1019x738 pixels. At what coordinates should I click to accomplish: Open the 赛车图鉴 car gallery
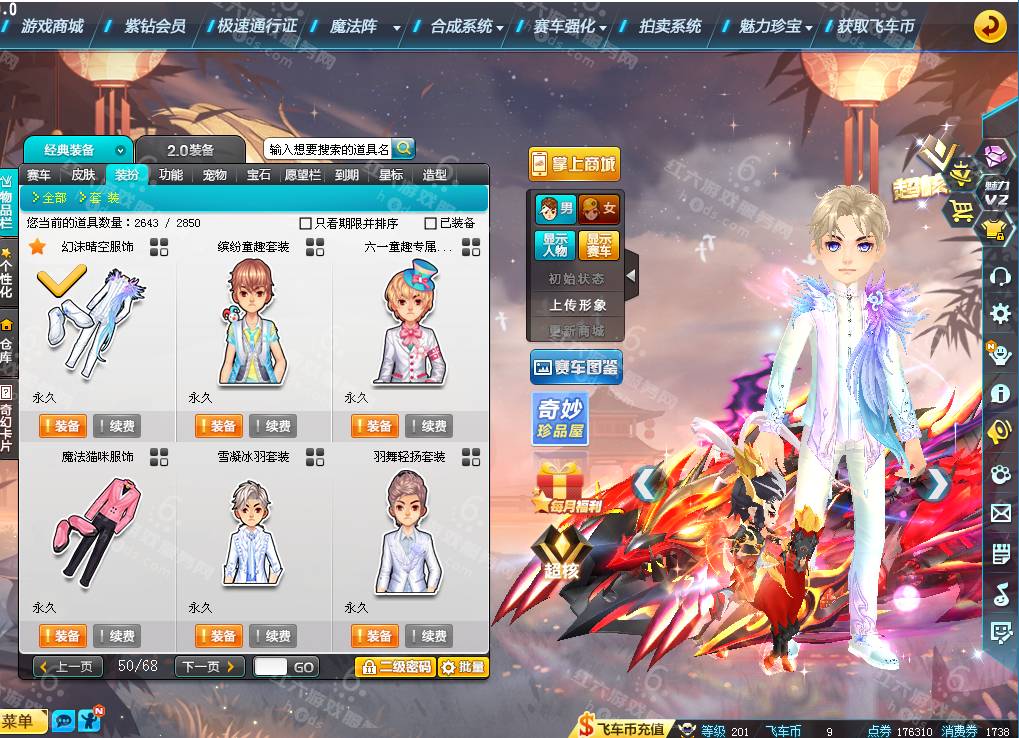click(x=575, y=368)
